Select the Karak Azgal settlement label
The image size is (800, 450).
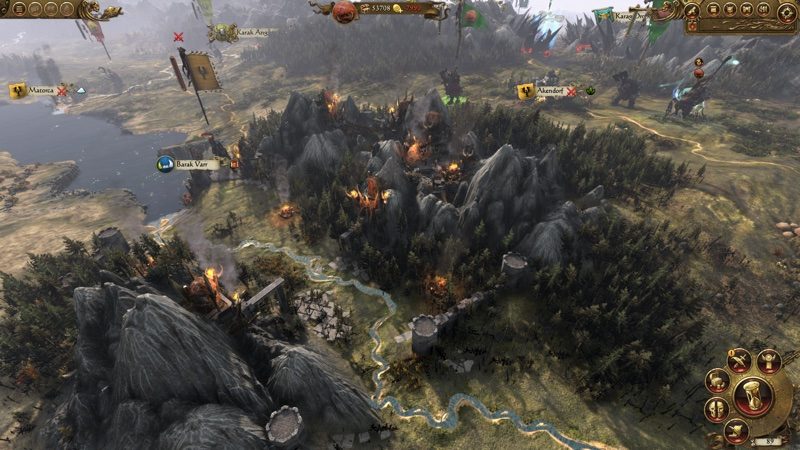248,33
